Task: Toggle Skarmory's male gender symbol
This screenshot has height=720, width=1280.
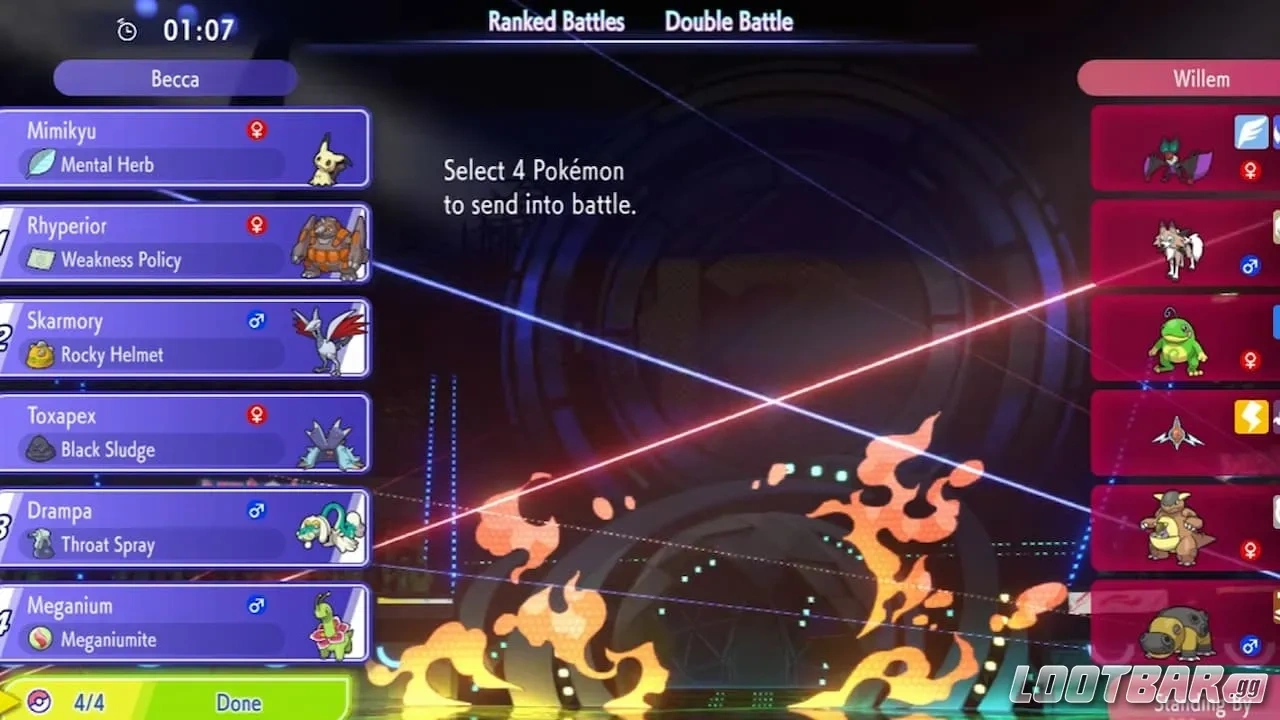Action: tap(257, 320)
